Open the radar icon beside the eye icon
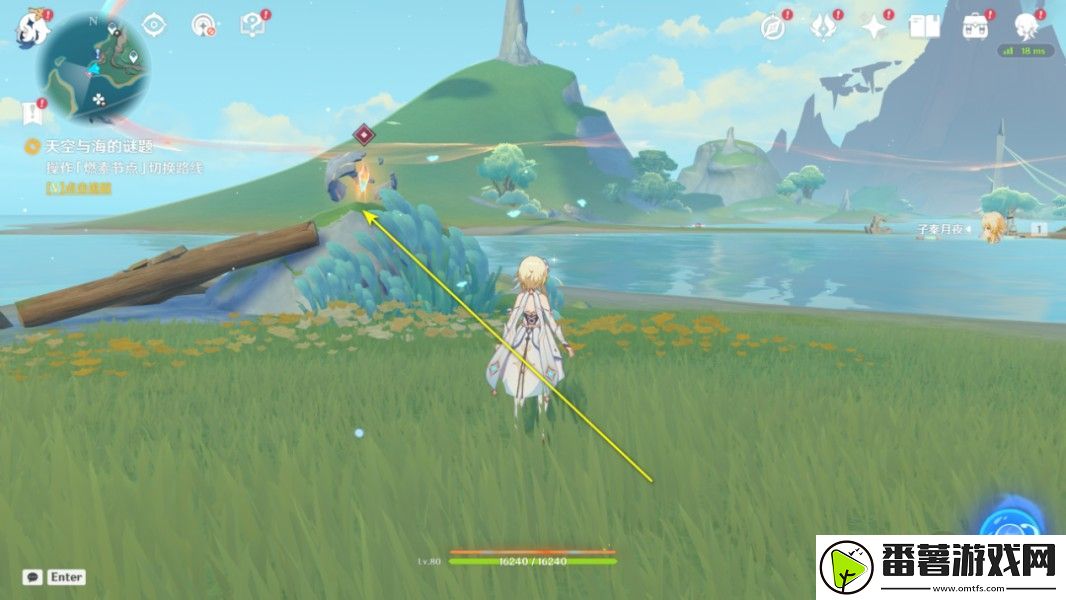This screenshot has width=1066, height=600. point(203,25)
